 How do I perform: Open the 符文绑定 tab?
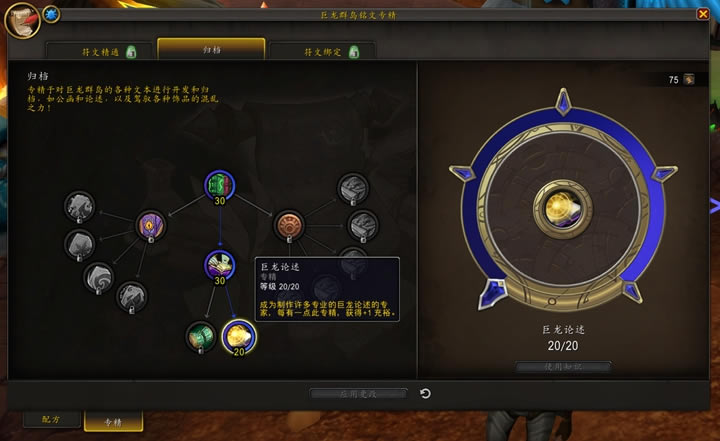click(x=322, y=51)
